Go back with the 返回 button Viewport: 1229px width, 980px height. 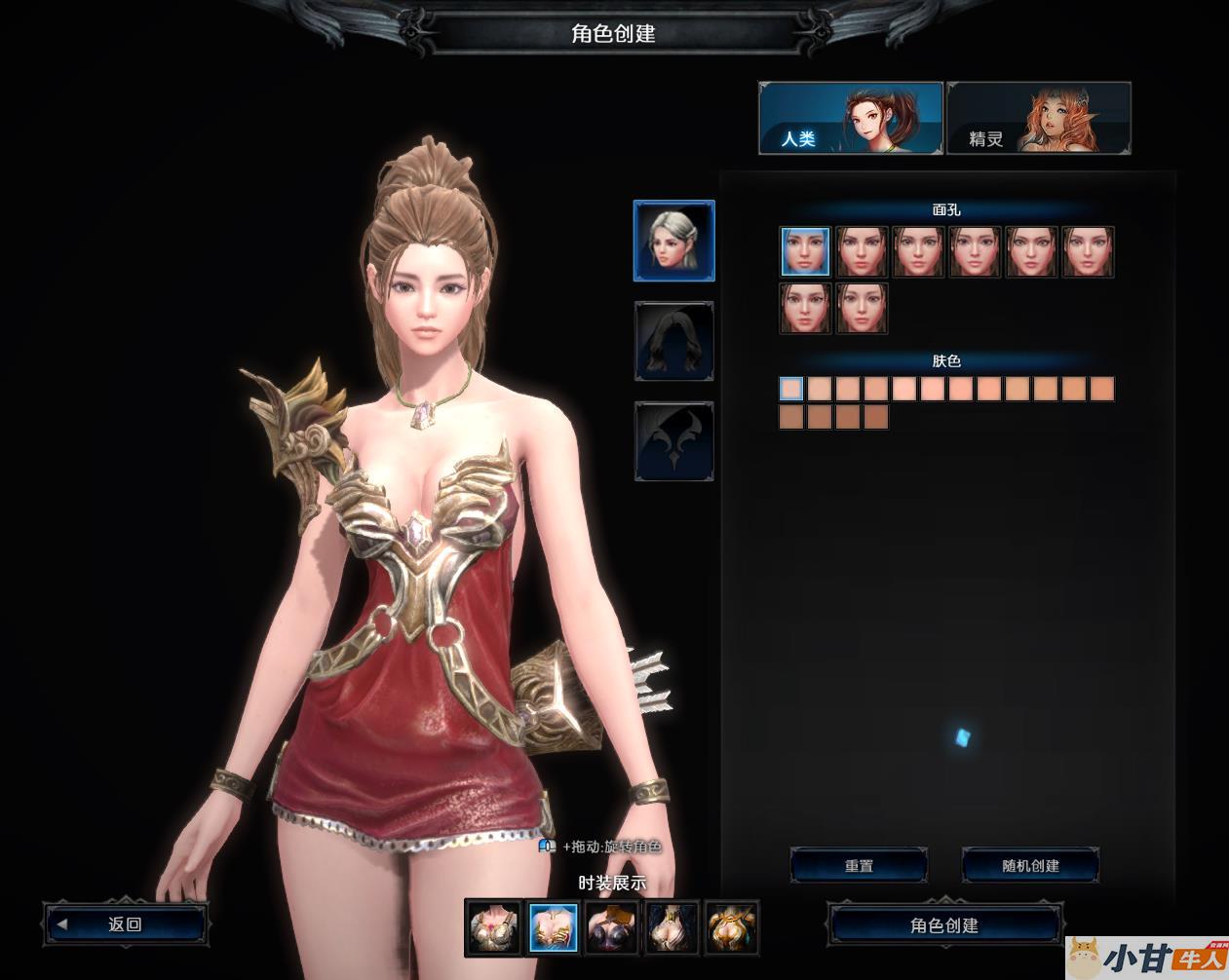coord(125,924)
